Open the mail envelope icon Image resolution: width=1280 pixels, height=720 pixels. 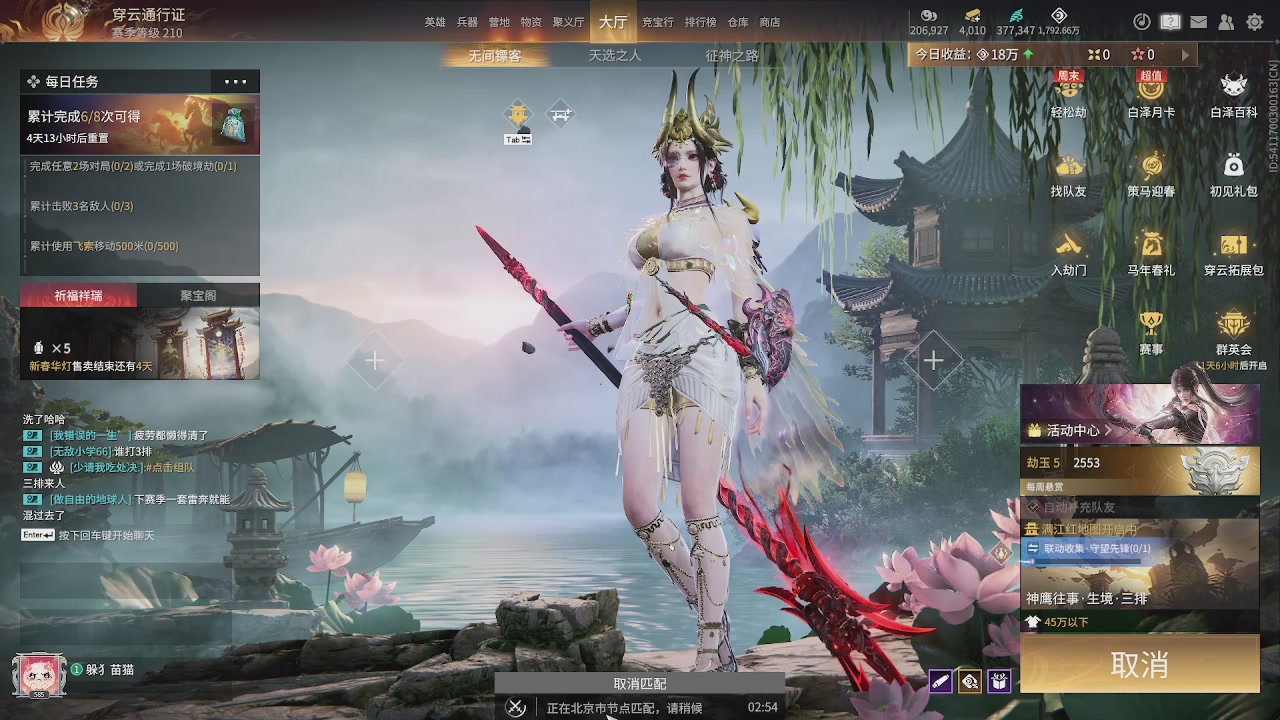point(1198,22)
